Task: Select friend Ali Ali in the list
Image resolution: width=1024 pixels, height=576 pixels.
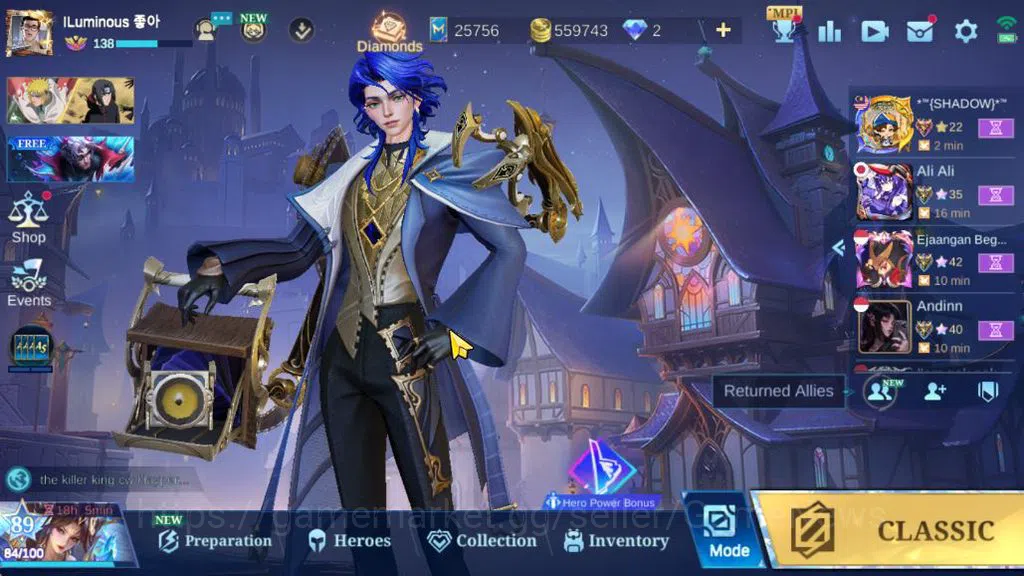Action: pos(934,191)
